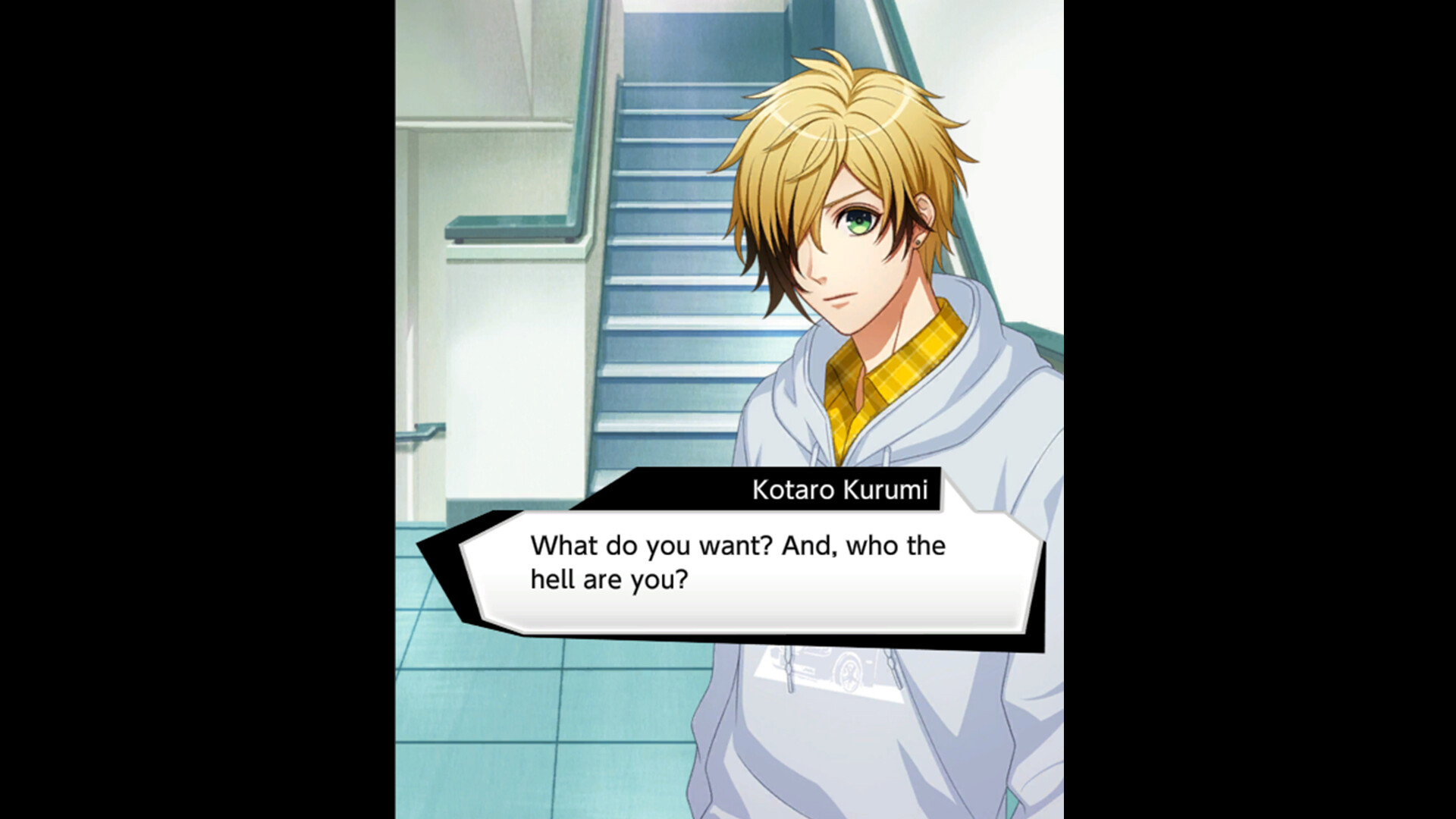This screenshot has height=819, width=1456.
Task: Click the staircase in the background
Action: coord(667,227)
